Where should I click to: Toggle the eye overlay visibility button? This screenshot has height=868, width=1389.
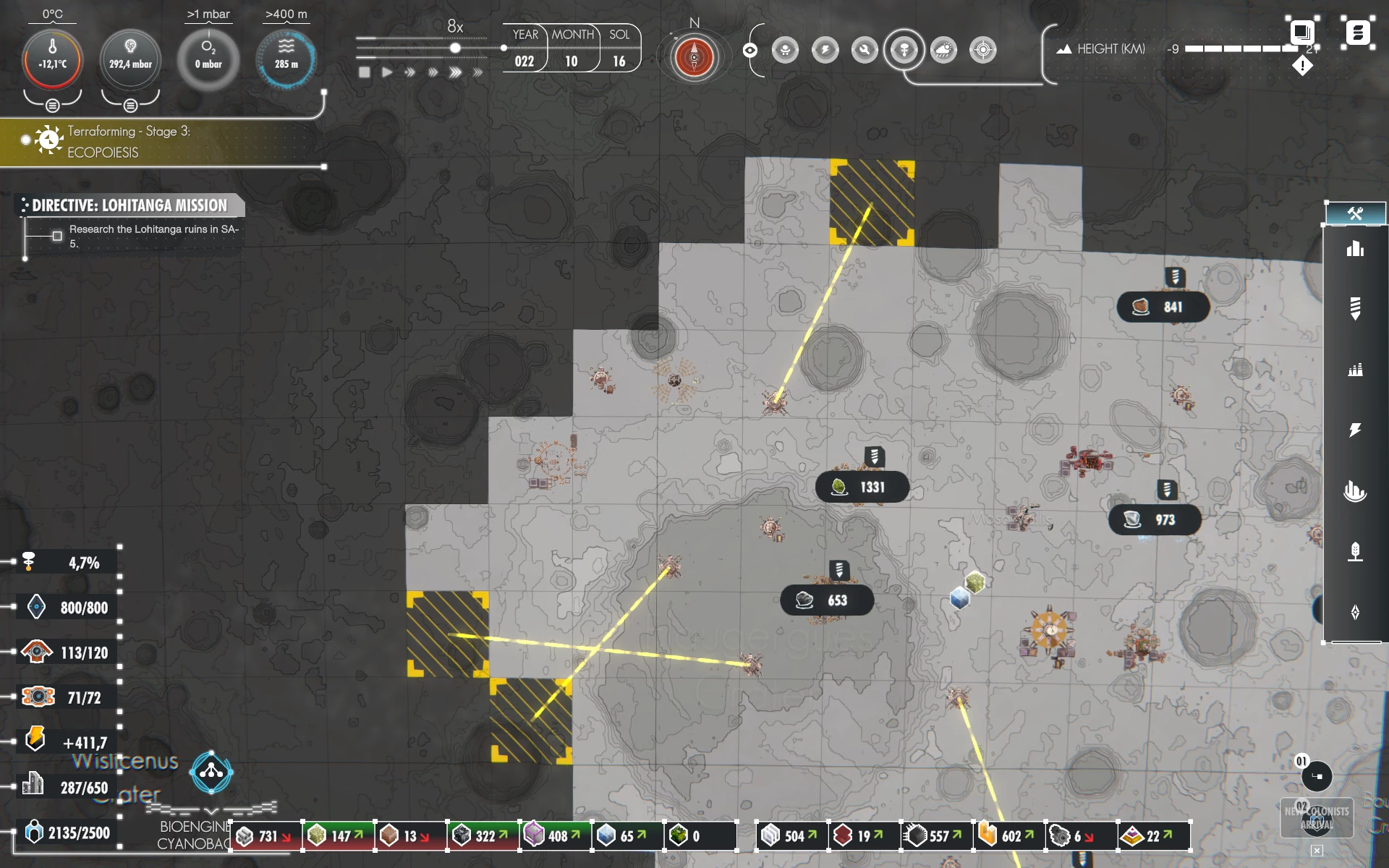point(750,50)
